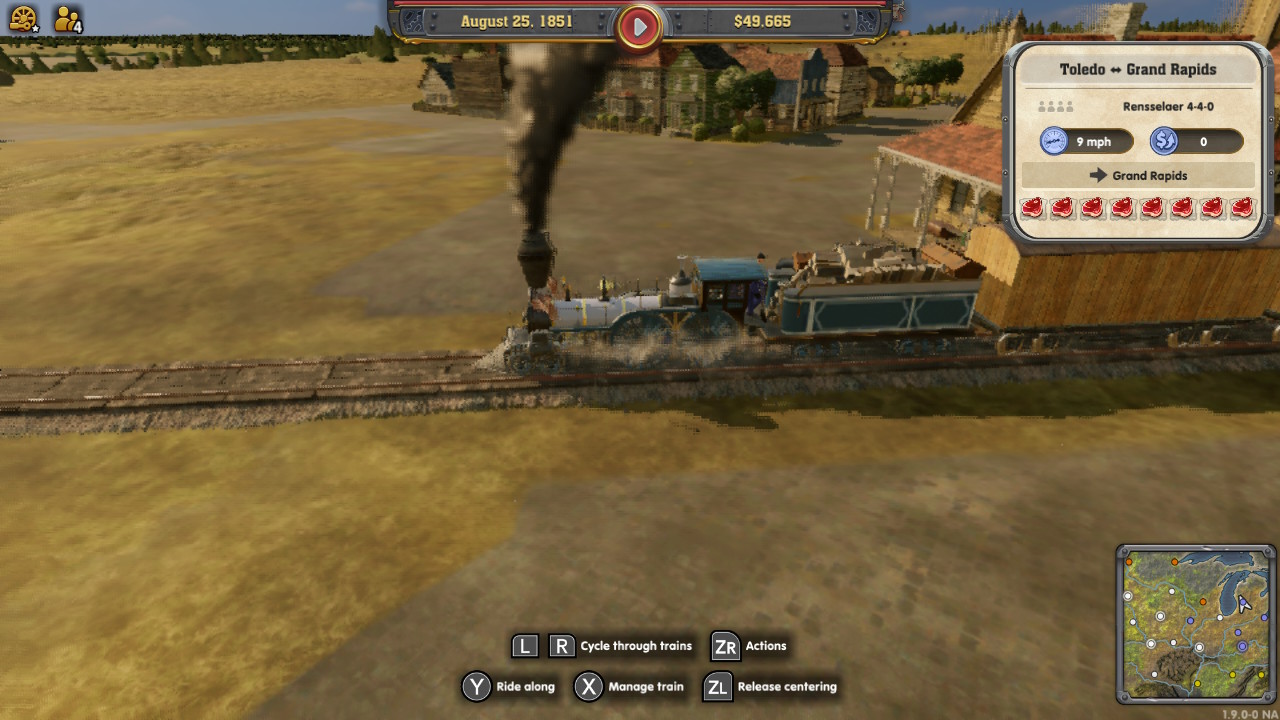The image size is (1280, 720).
Task: Click the ZL Release centering prompt
Action: click(716, 687)
